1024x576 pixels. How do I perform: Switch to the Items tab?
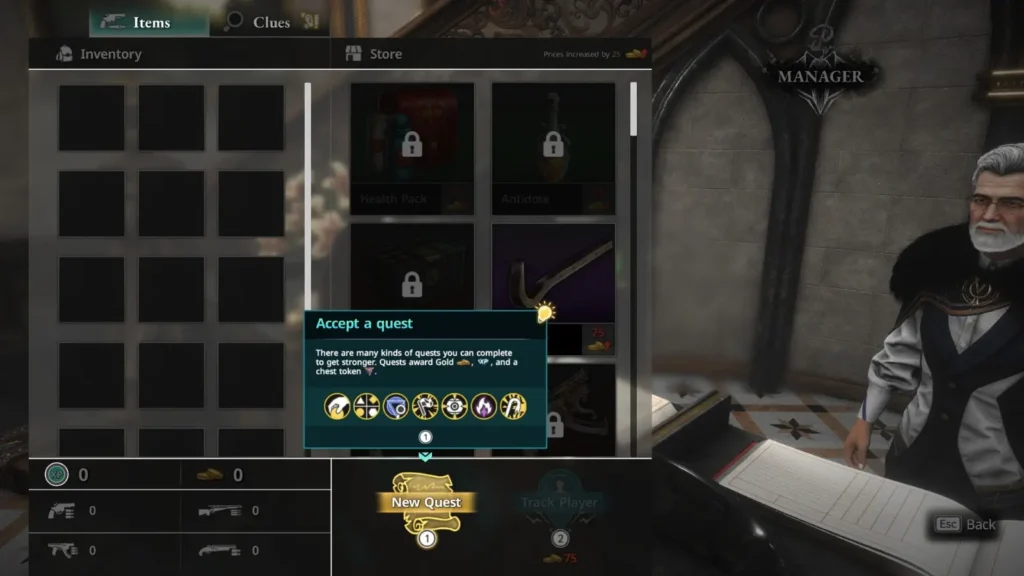coord(148,22)
